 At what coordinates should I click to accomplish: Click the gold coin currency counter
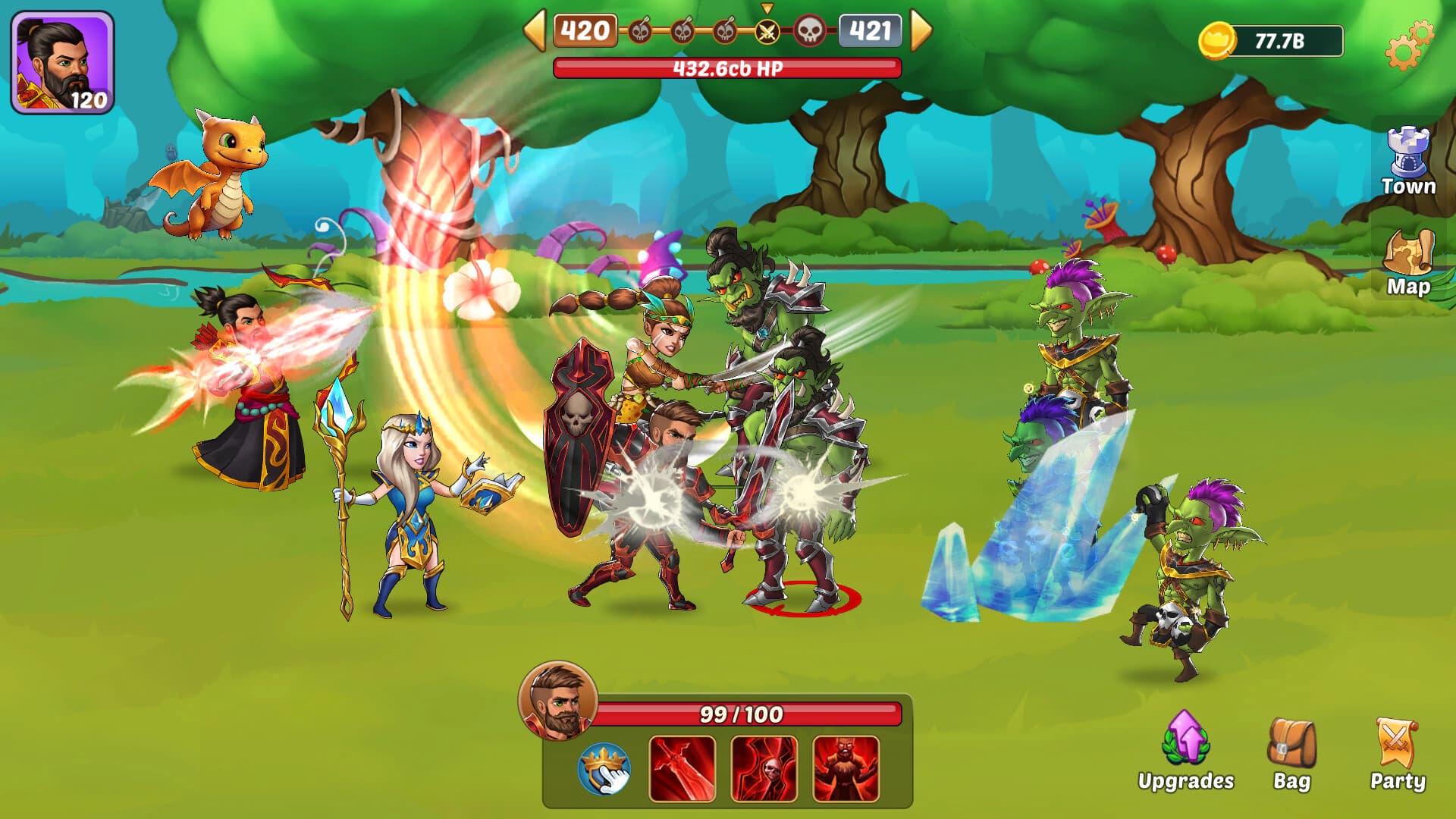(1271, 41)
